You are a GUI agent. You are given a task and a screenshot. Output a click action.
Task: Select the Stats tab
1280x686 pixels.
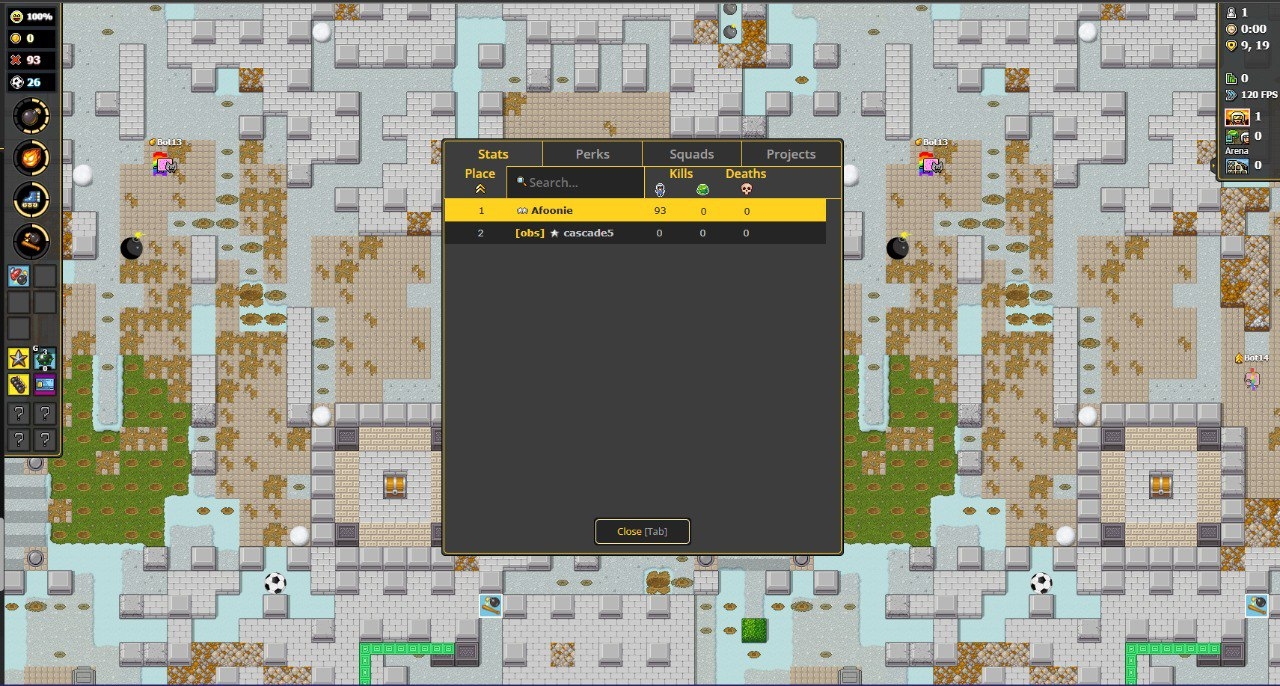click(493, 154)
